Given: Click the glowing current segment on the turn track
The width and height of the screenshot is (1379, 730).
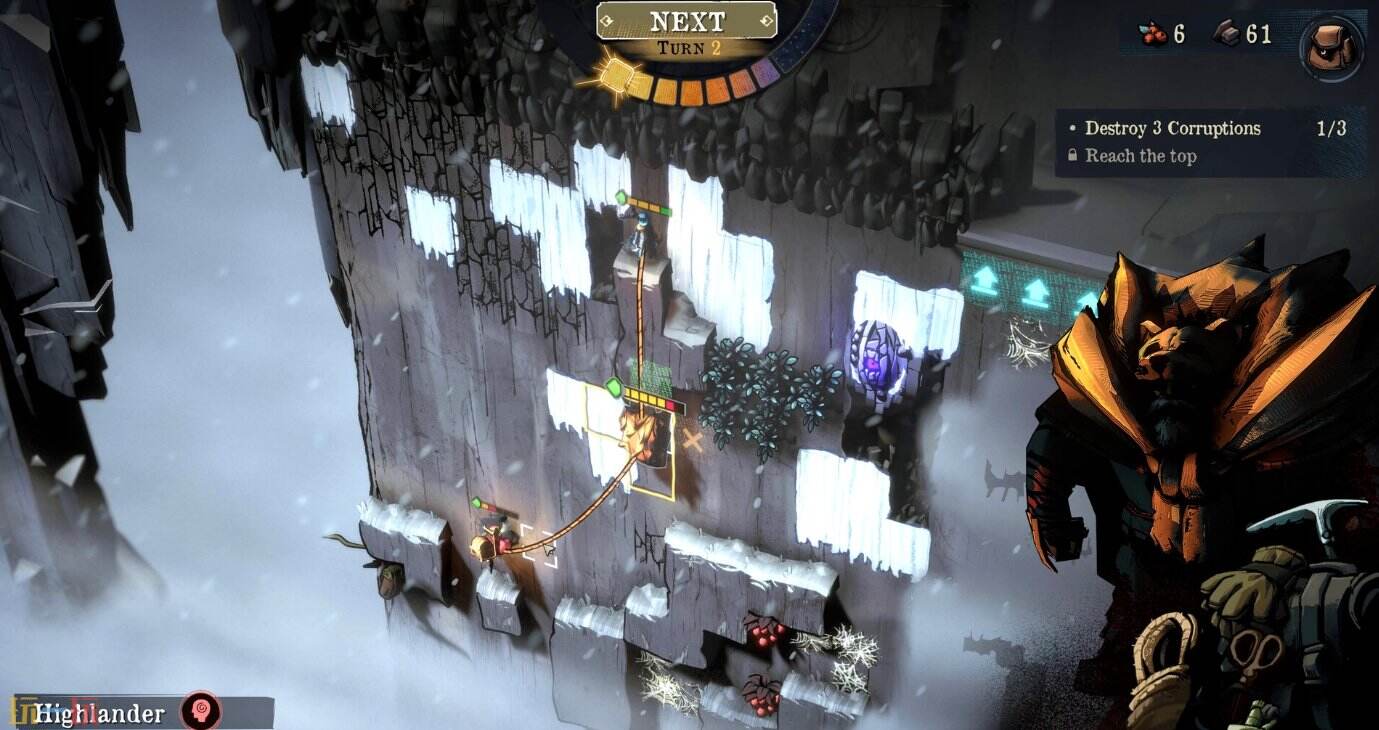Looking at the screenshot, I should coord(620,75).
